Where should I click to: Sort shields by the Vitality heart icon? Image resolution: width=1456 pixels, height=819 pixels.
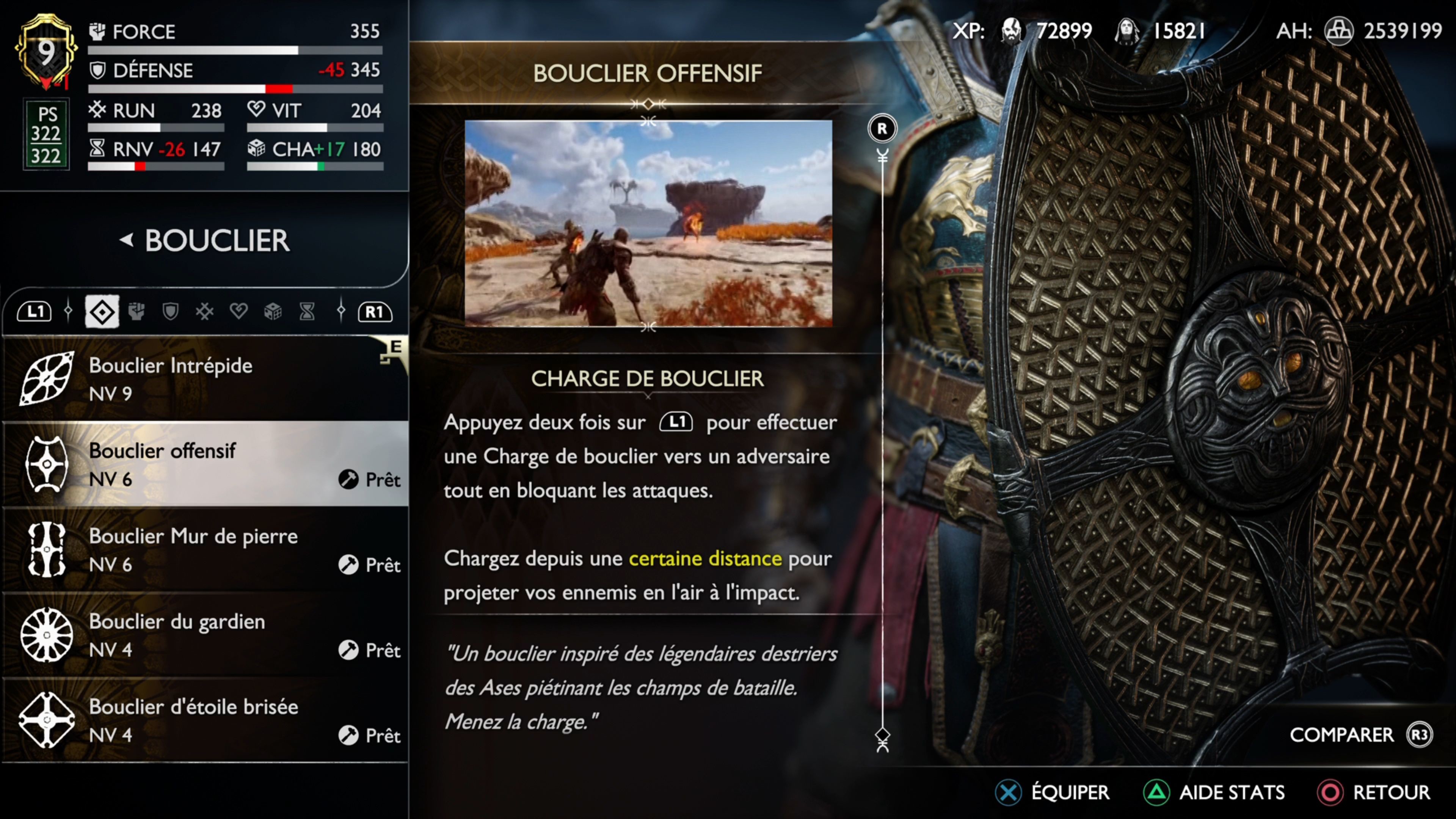(238, 311)
